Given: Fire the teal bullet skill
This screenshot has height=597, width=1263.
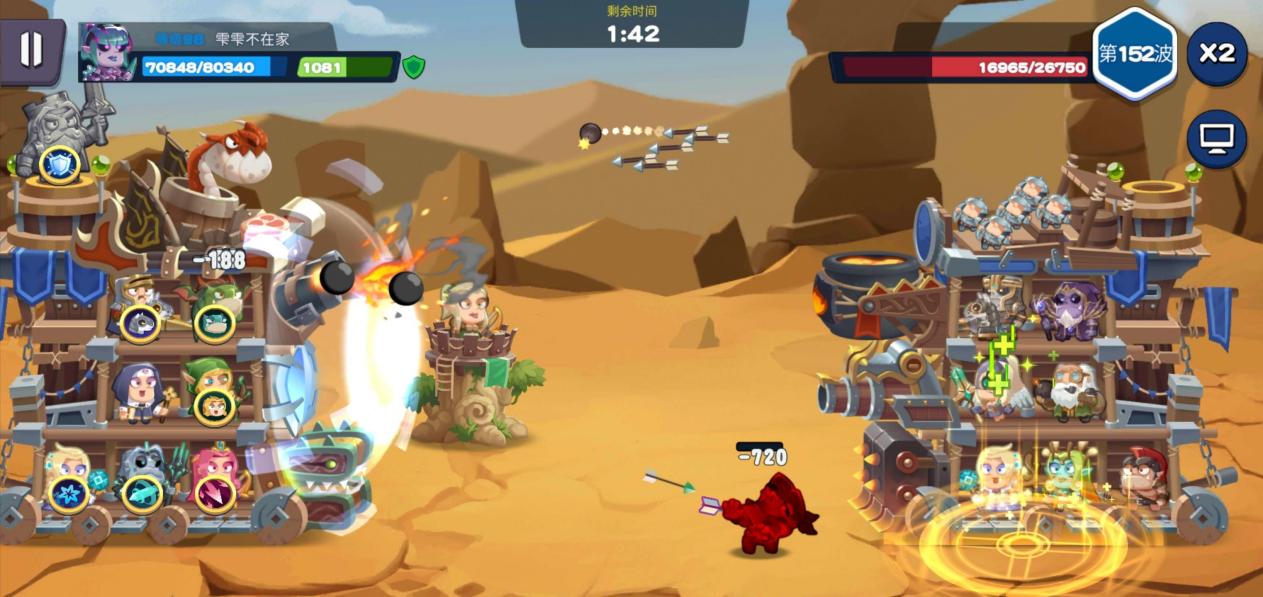Looking at the screenshot, I should [x=141, y=494].
